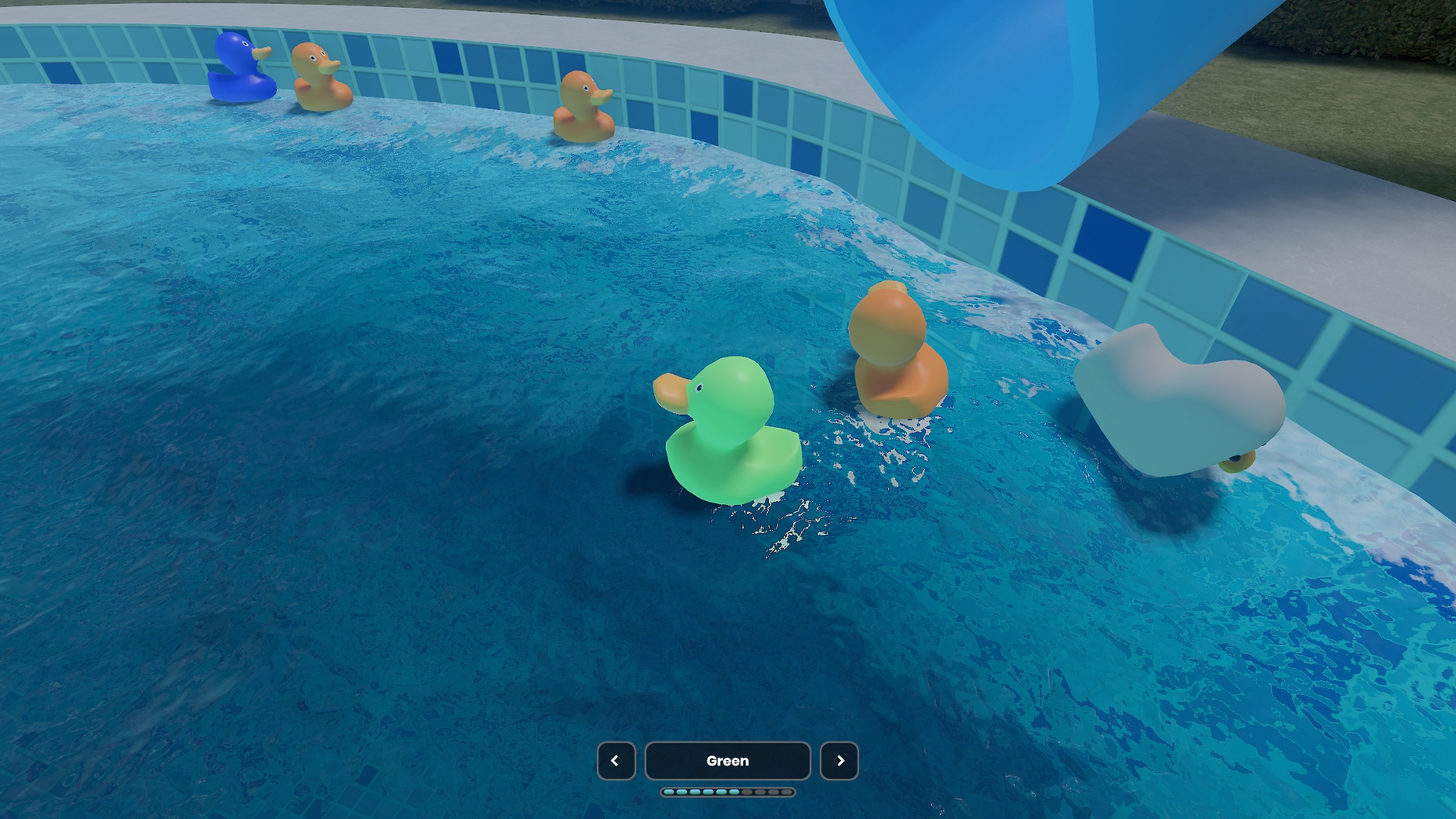Click the left arrow color button

[616, 761]
